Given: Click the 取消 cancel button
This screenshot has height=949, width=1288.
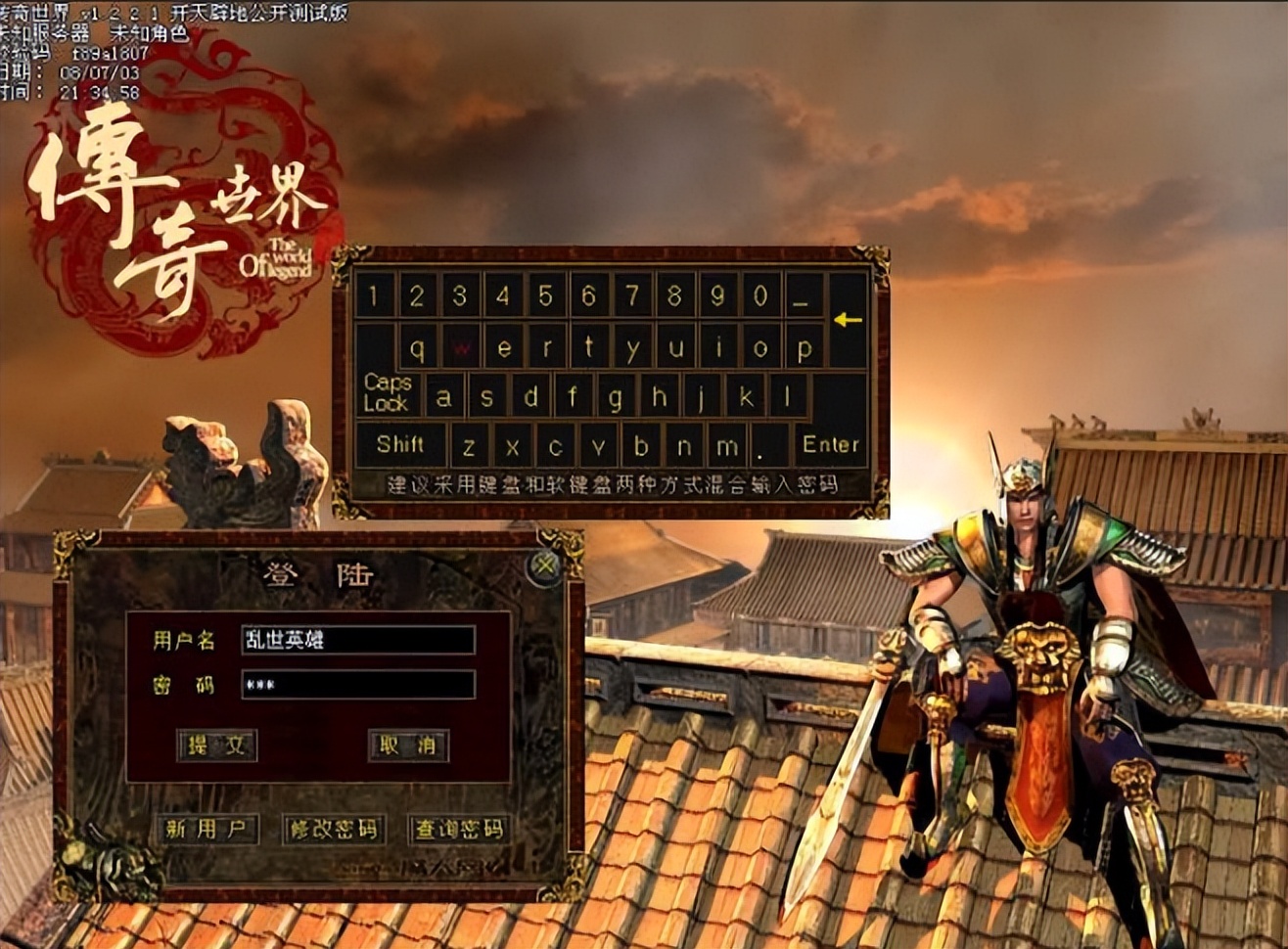Looking at the screenshot, I should 409,746.
